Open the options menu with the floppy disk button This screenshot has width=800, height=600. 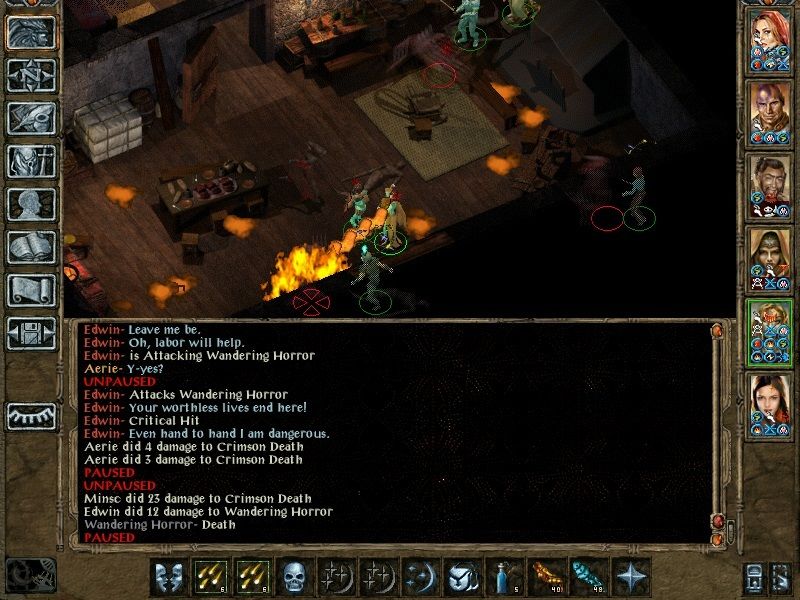point(32,333)
